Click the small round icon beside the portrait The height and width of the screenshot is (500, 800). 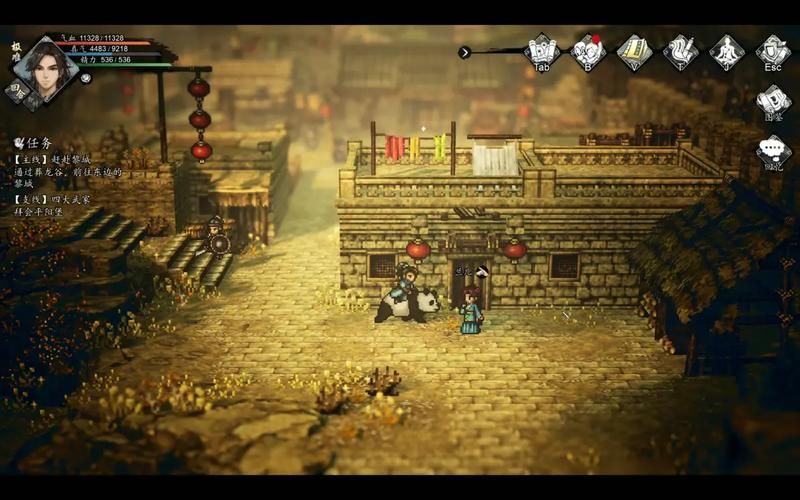pos(86,78)
